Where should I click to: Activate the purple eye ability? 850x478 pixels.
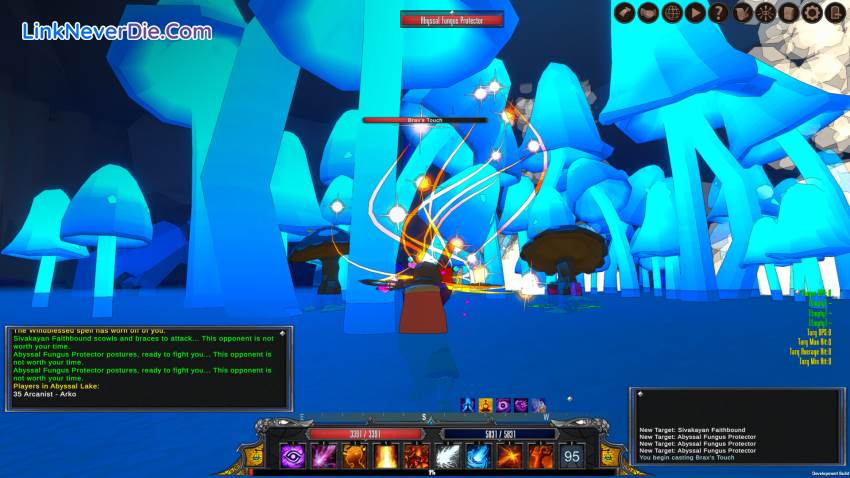(293, 456)
